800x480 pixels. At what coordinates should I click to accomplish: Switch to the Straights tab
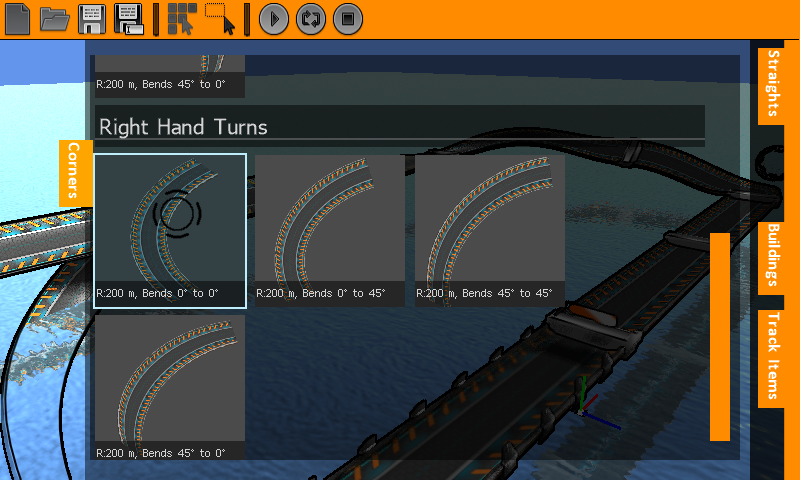click(x=771, y=85)
